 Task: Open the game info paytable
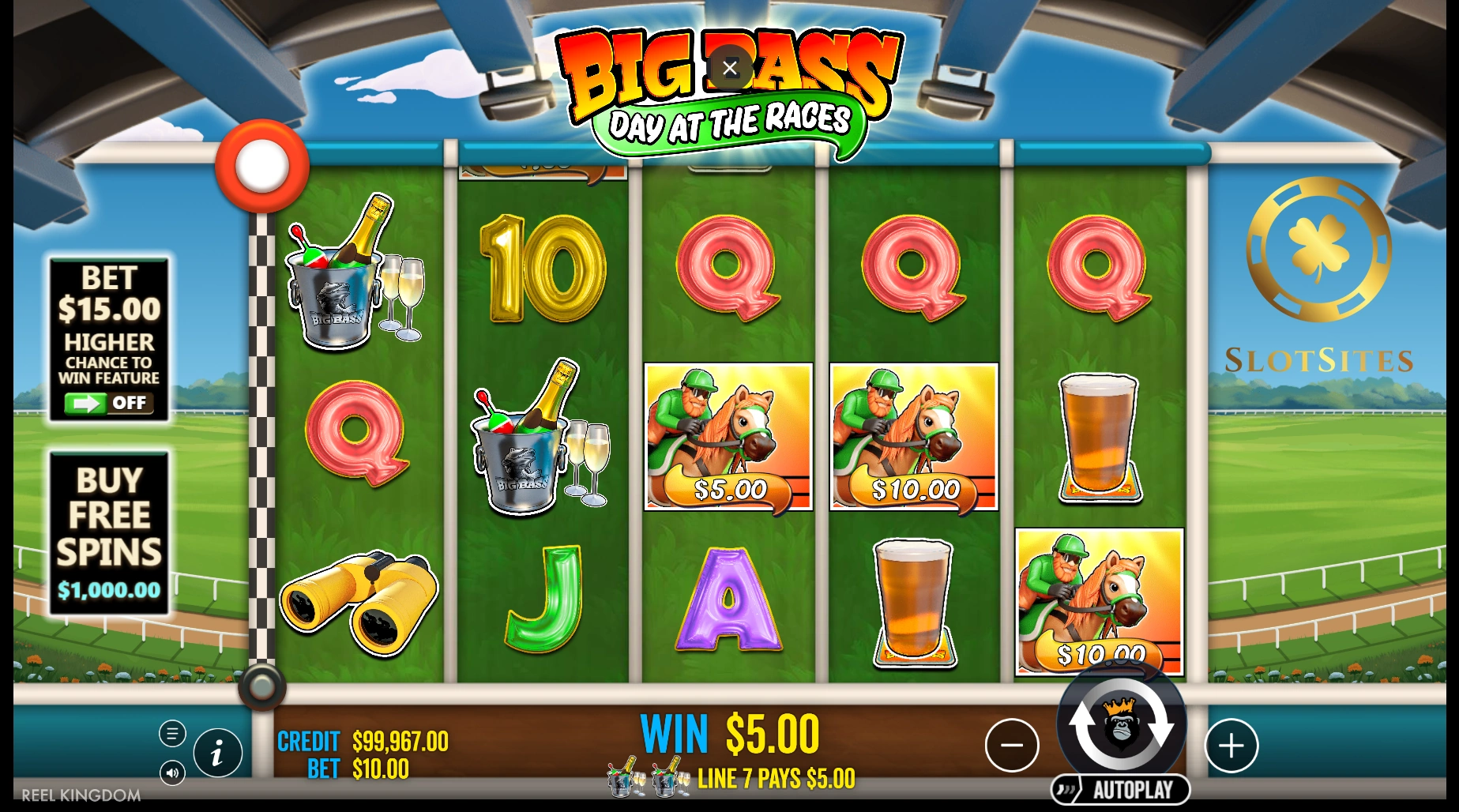[217, 752]
